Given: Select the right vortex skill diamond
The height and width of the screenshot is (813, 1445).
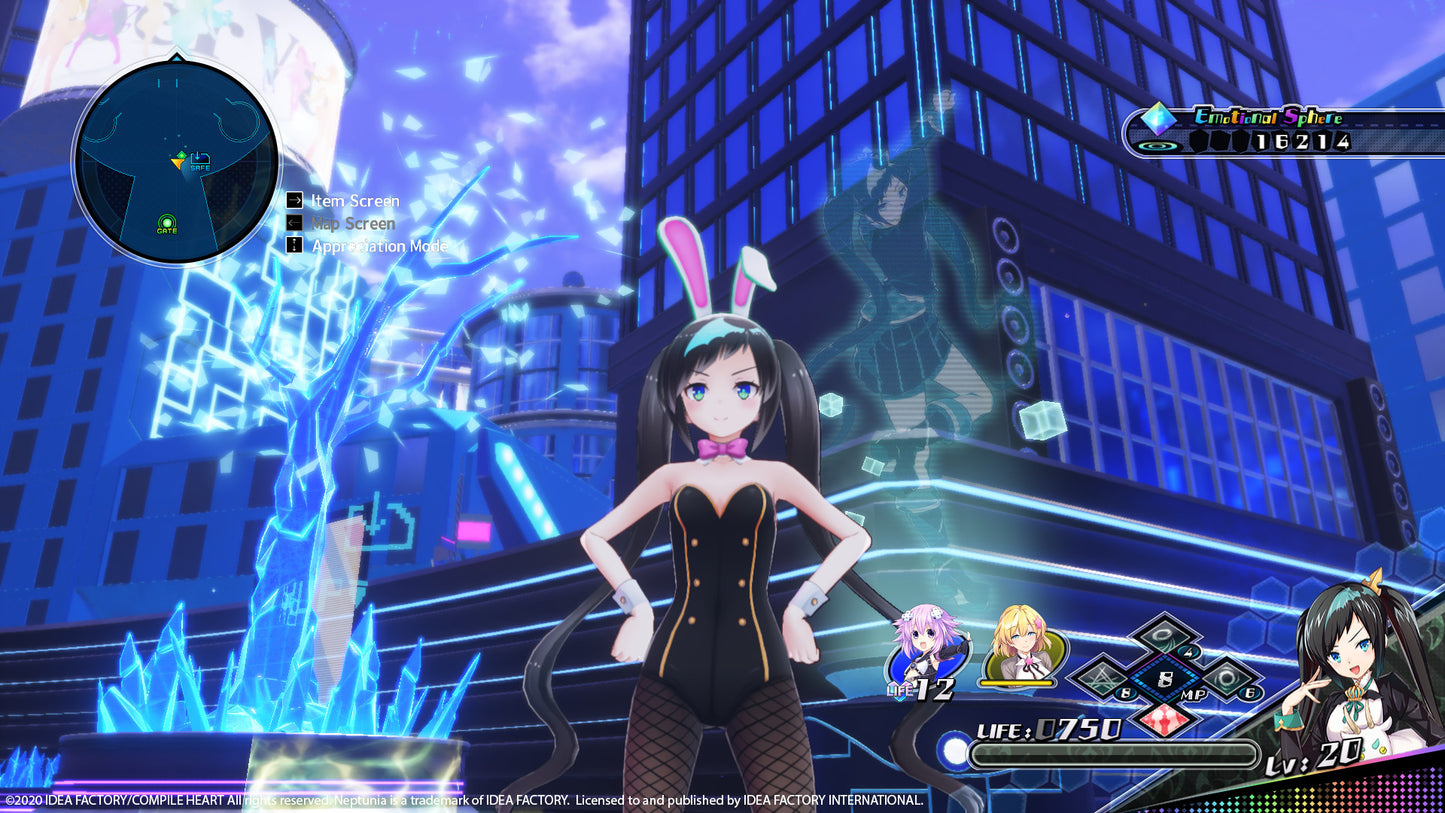Looking at the screenshot, I should (1228, 678).
